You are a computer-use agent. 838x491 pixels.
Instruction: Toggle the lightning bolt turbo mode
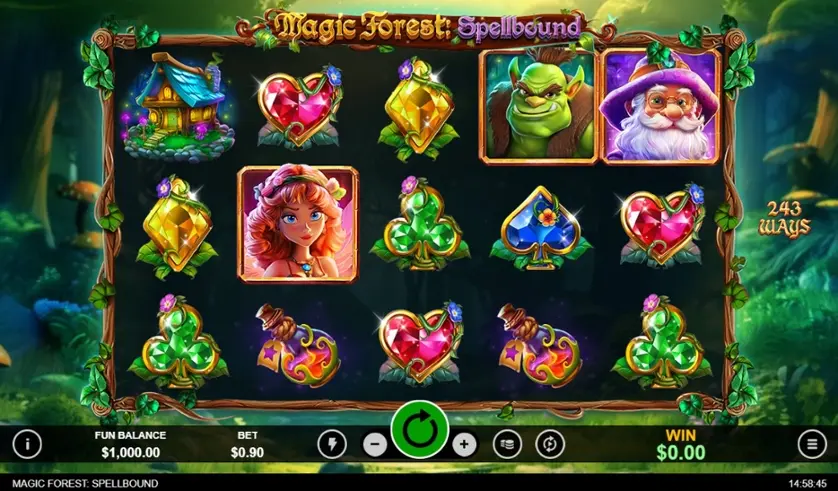pyautogui.click(x=332, y=444)
